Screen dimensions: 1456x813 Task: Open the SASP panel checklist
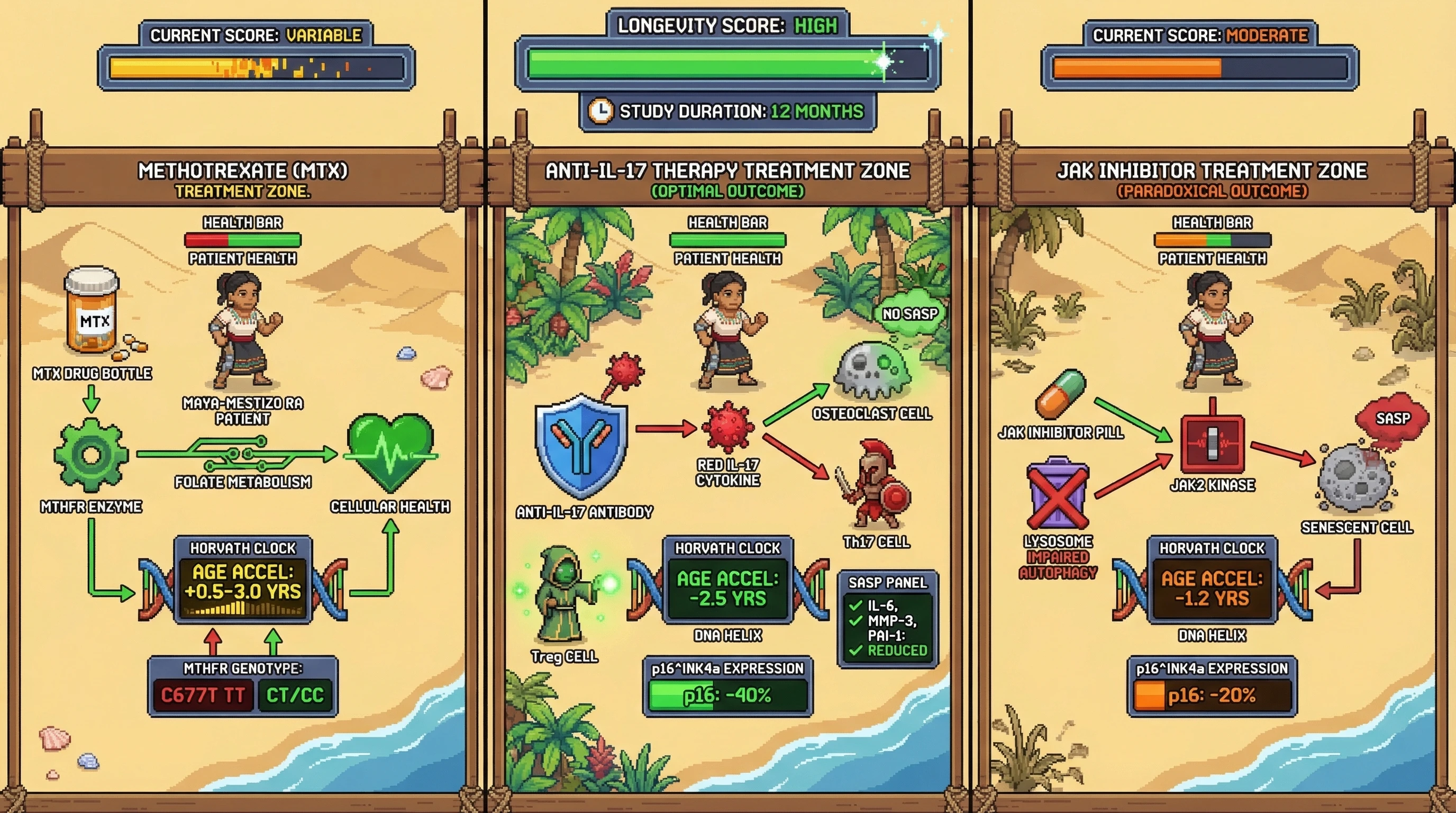(887, 620)
